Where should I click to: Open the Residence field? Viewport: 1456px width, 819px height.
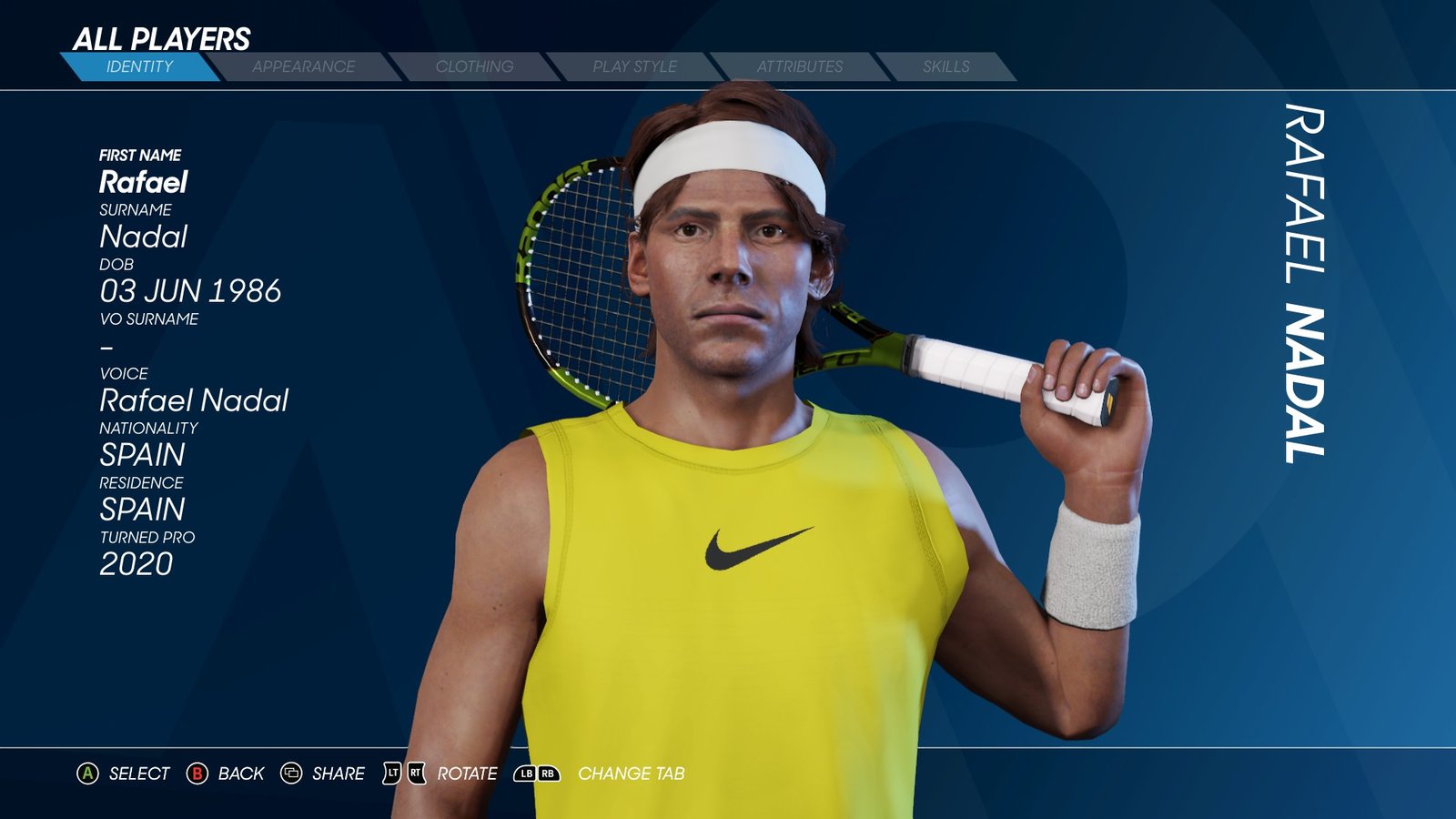tap(143, 509)
